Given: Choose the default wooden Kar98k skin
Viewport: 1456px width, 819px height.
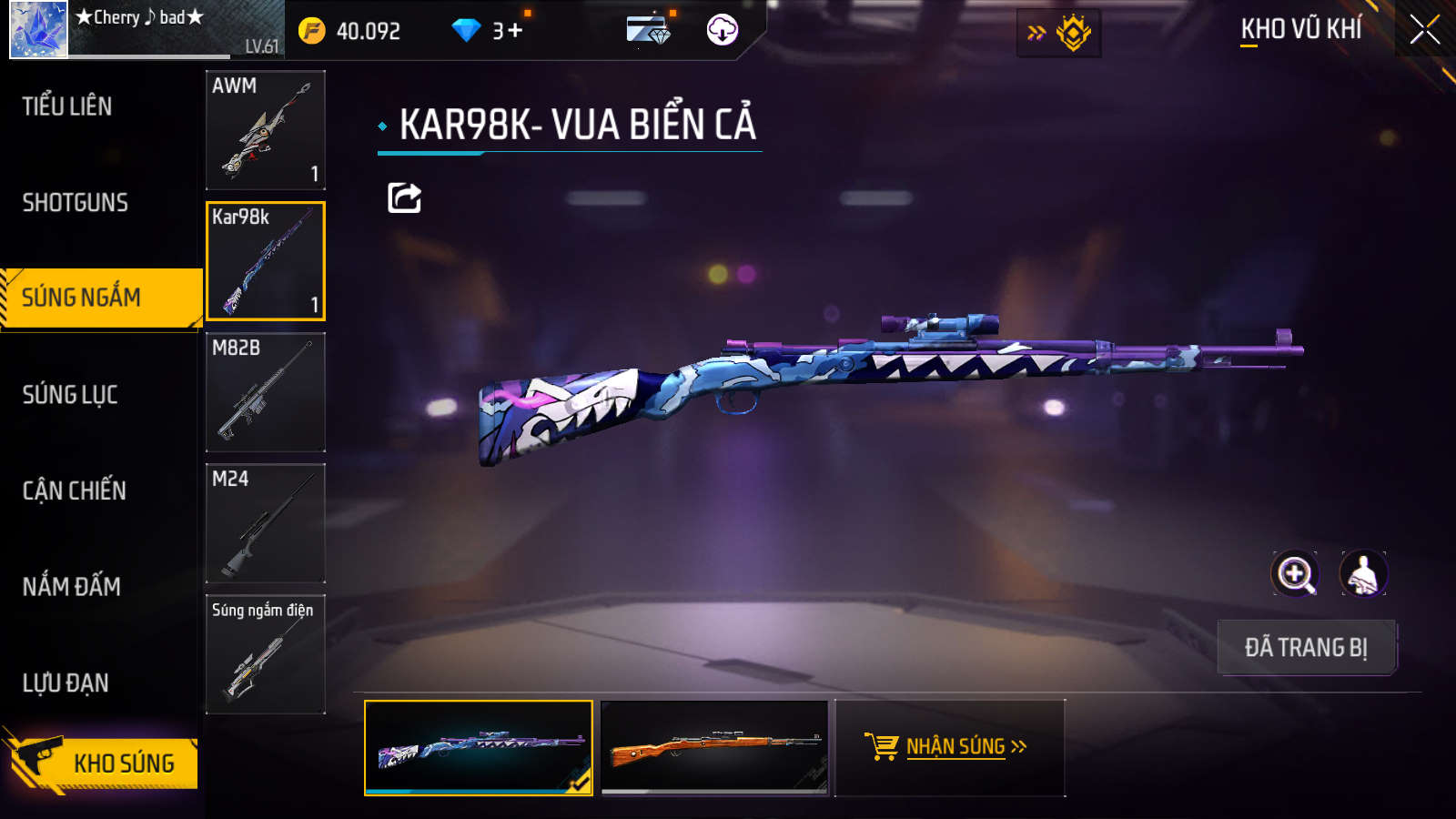Looking at the screenshot, I should (x=715, y=747).
